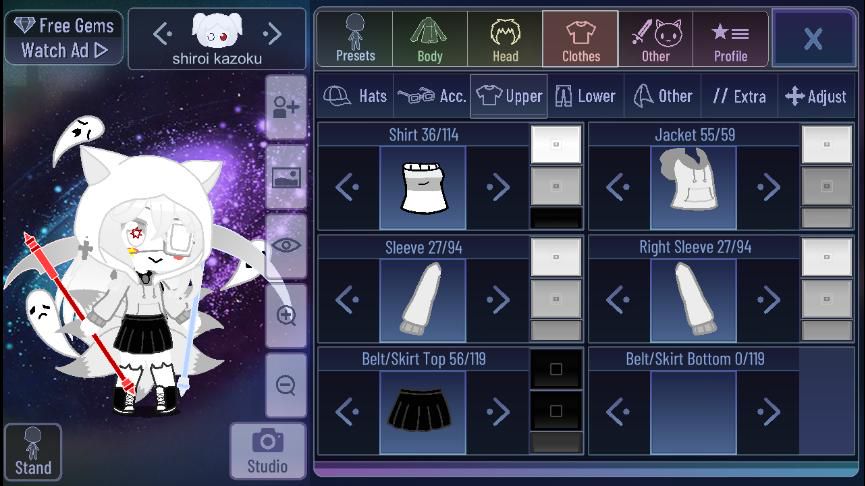Open the Extra category
Viewport: 865px width, 486px height.
coord(739,96)
